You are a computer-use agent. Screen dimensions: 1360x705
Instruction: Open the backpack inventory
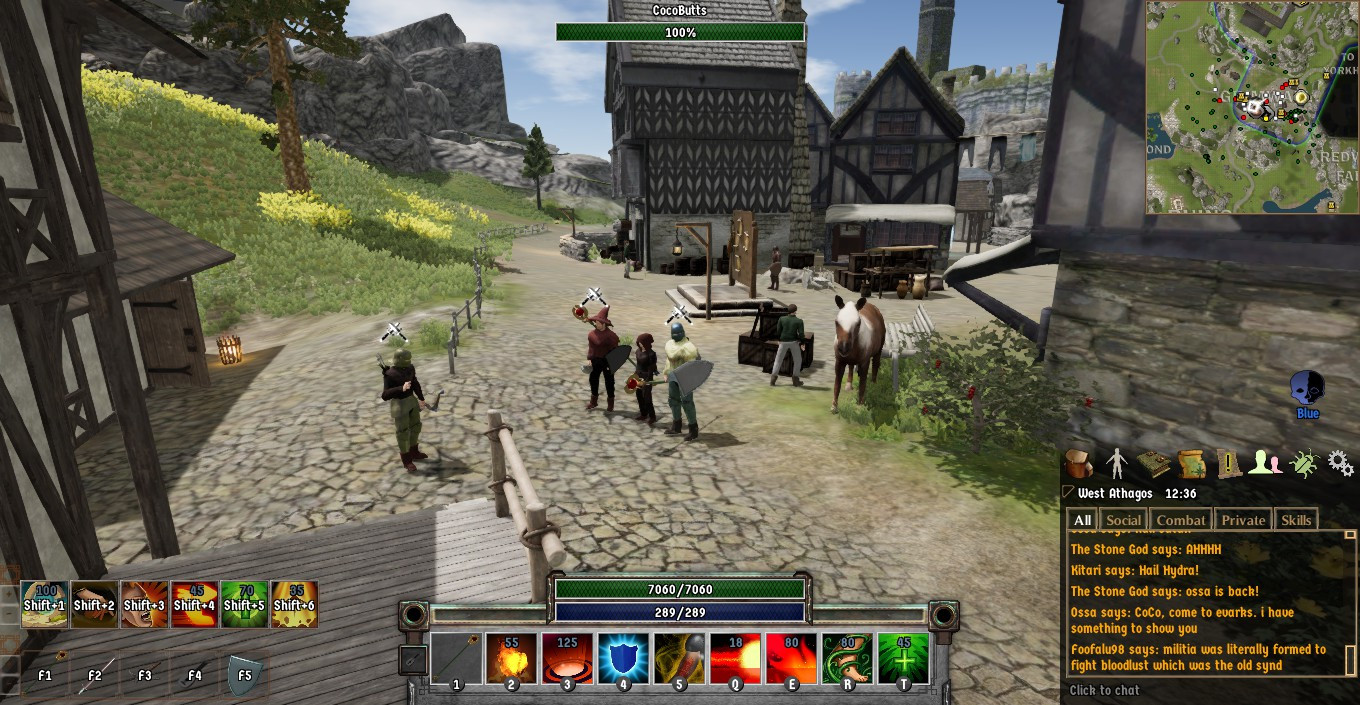pyautogui.click(x=1079, y=463)
